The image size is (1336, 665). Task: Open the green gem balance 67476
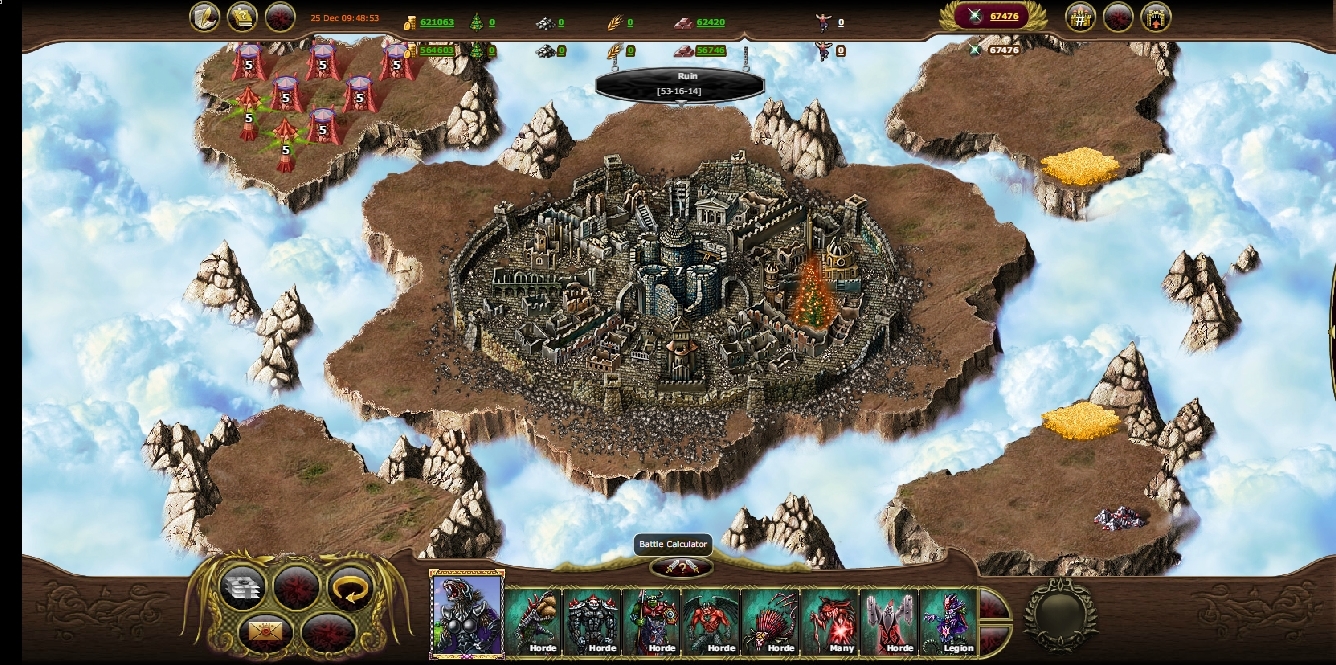pyautogui.click(x=1003, y=16)
